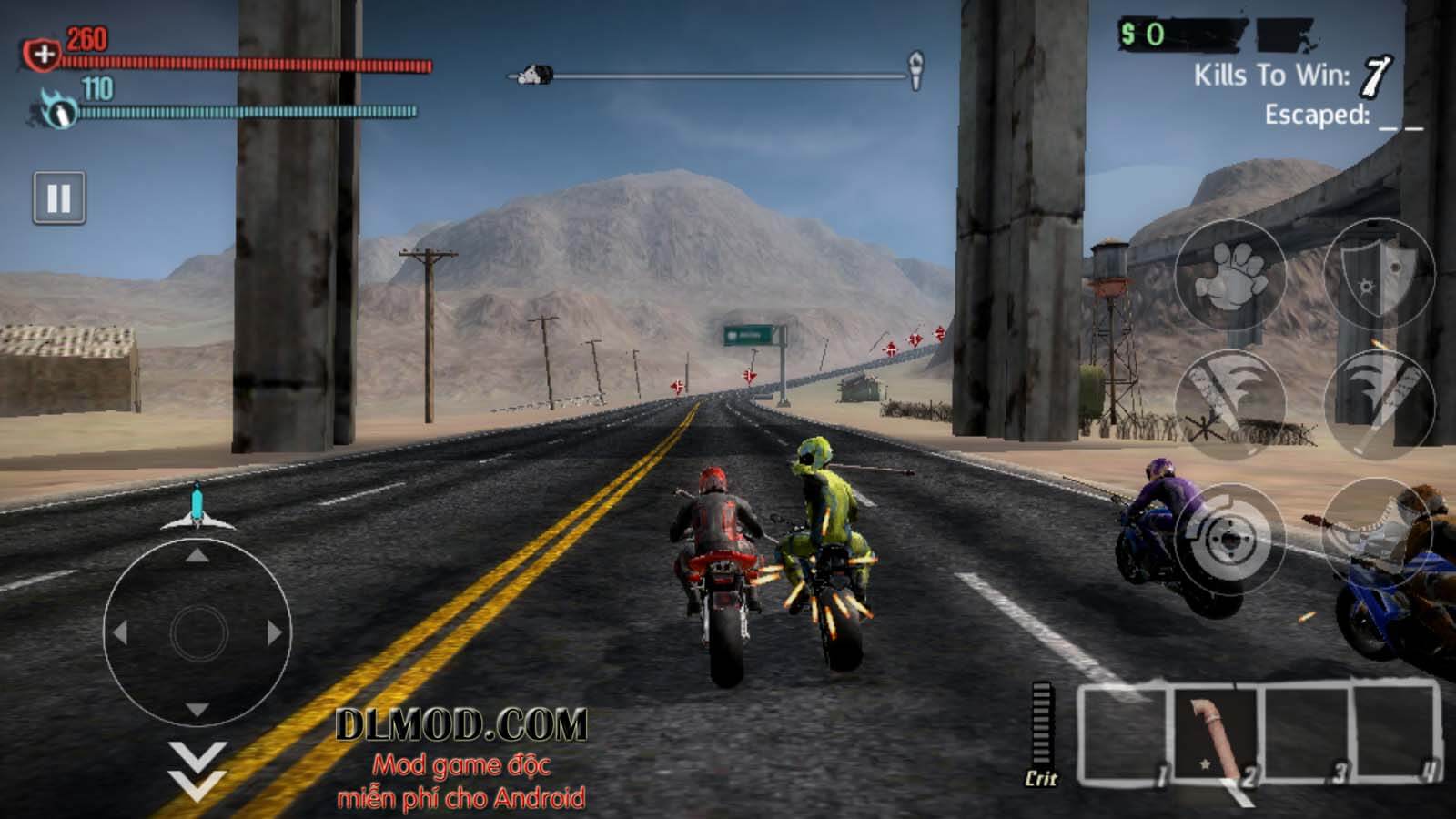This screenshot has height=819, width=1456.
Task: Tap the nitro boost arrow above the joystick
Action: [198, 506]
